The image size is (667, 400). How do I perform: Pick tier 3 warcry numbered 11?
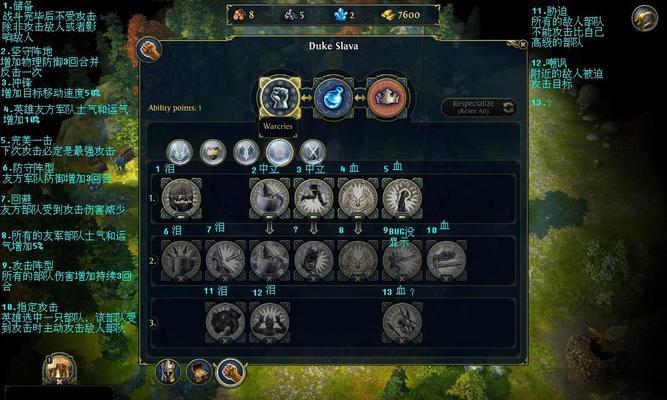225,321
